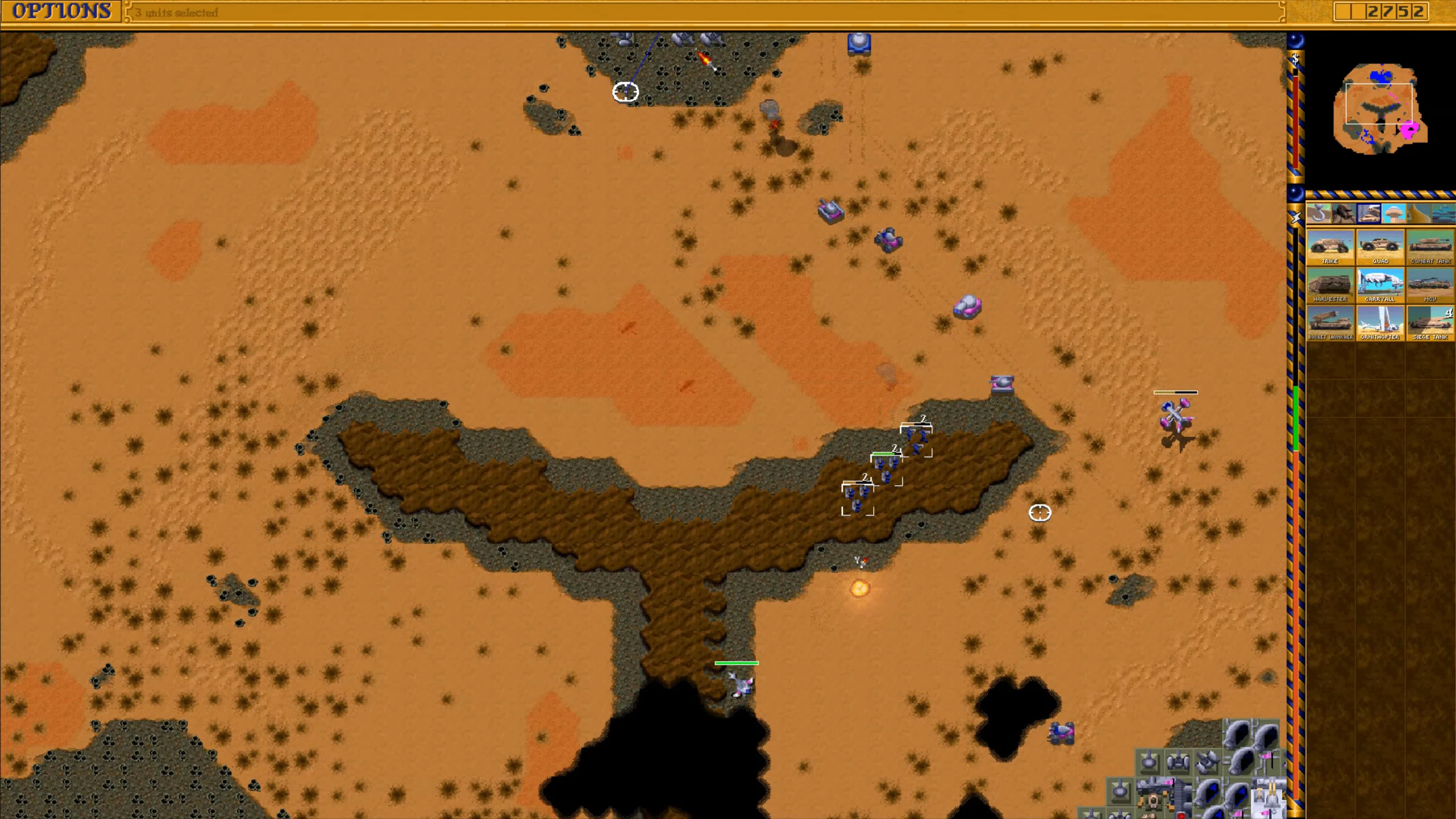Image resolution: width=1456 pixels, height=819 pixels.
Task: Click the lightning bolt power icon
Action: [x=1295, y=217]
